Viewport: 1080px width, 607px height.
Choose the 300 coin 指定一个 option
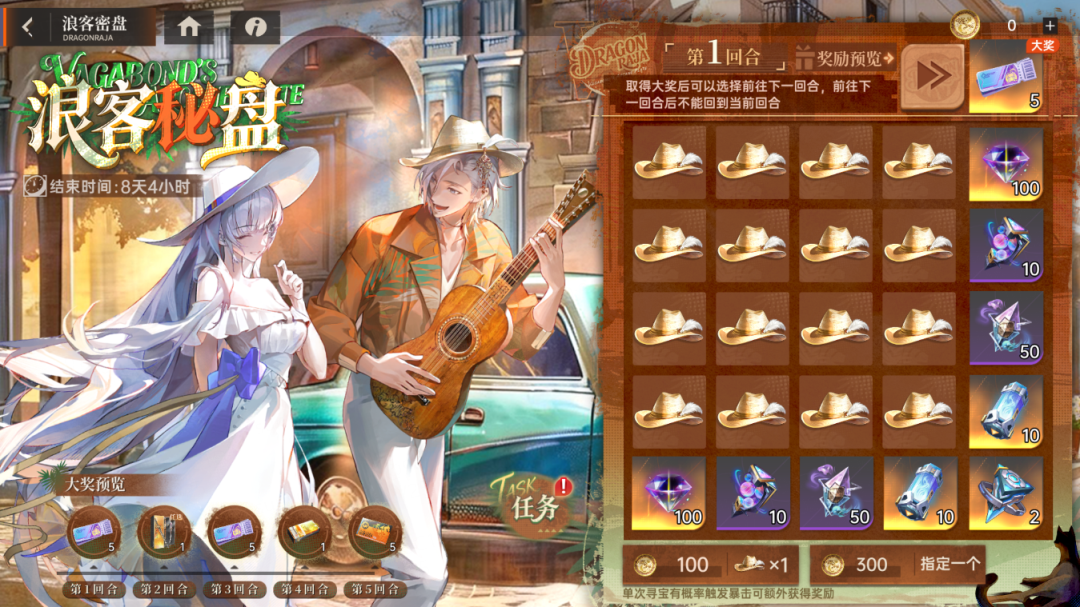click(897, 565)
